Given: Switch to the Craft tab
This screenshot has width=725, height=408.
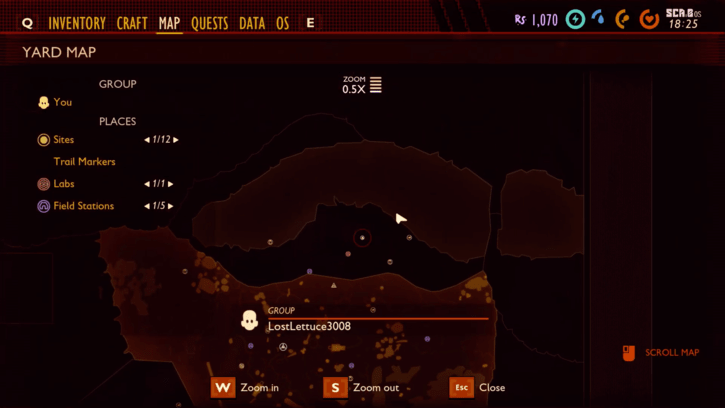Looking at the screenshot, I should click(x=132, y=23).
